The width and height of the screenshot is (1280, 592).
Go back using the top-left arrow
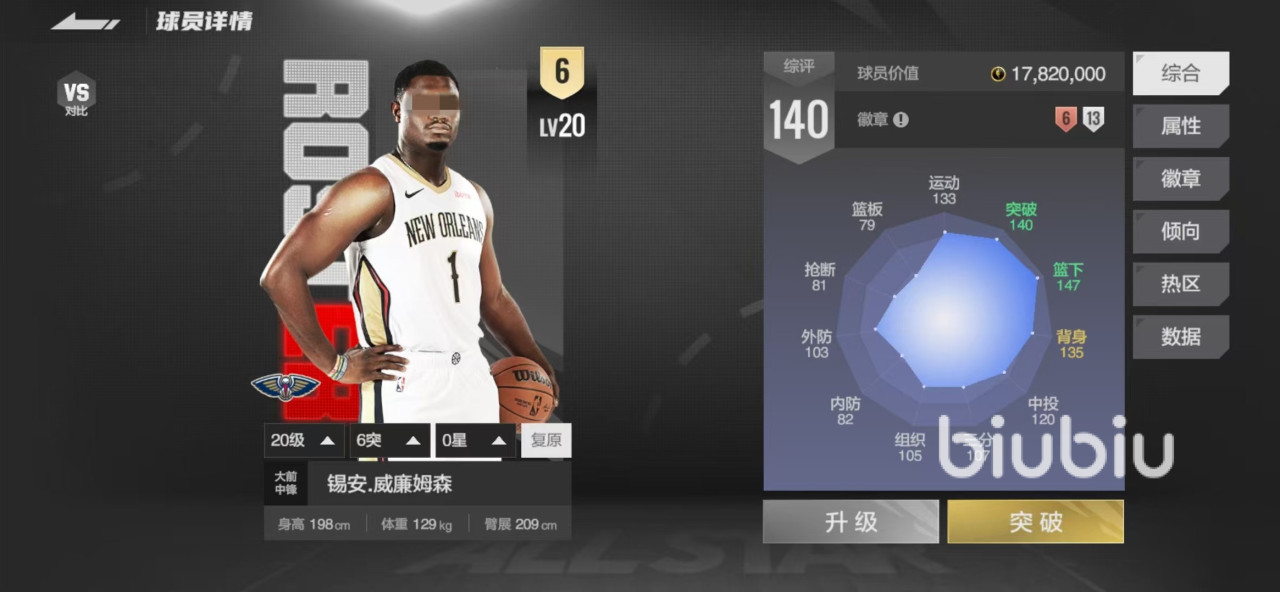86,21
